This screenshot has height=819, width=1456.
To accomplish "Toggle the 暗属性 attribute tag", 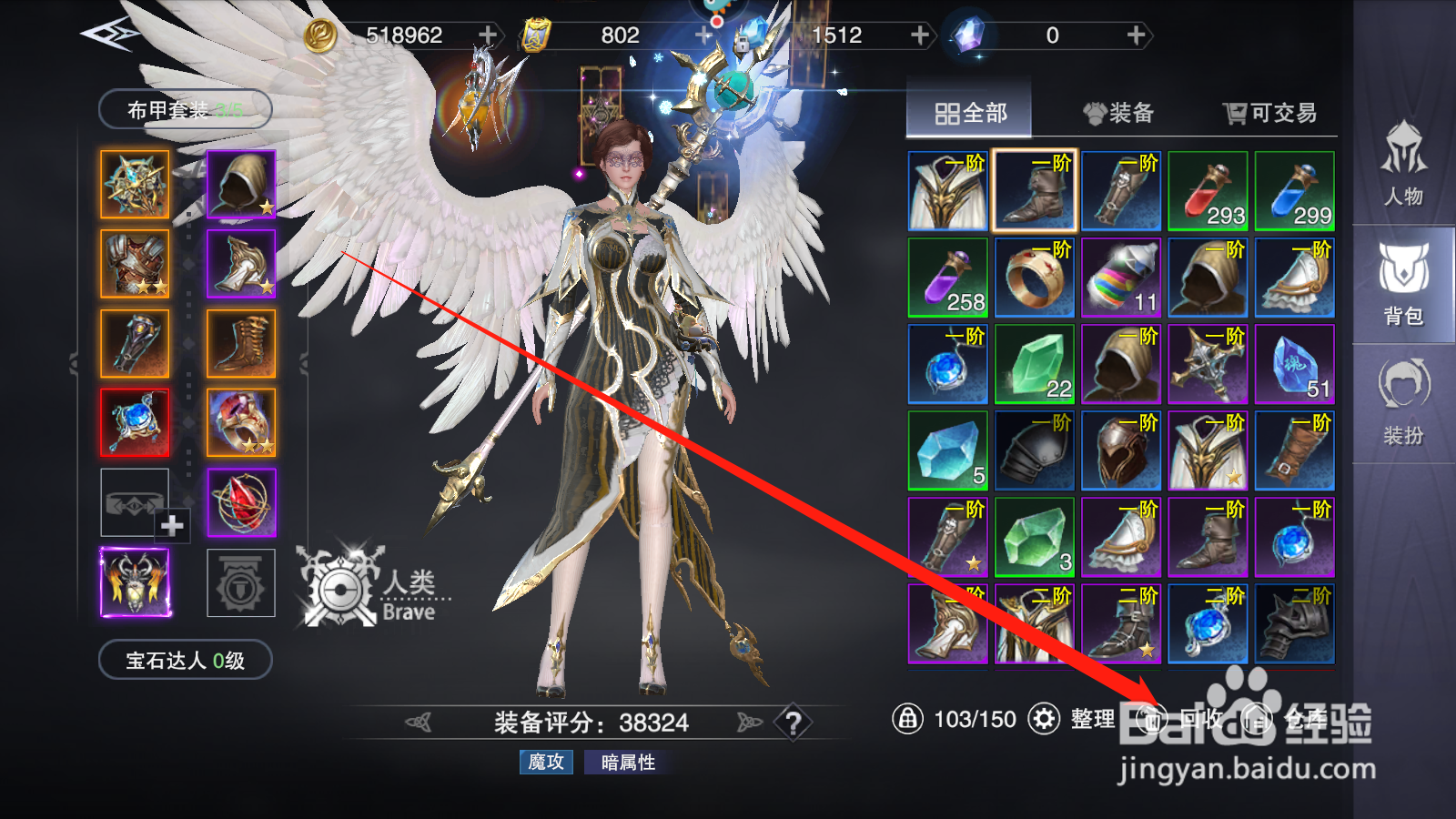I will [631, 763].
